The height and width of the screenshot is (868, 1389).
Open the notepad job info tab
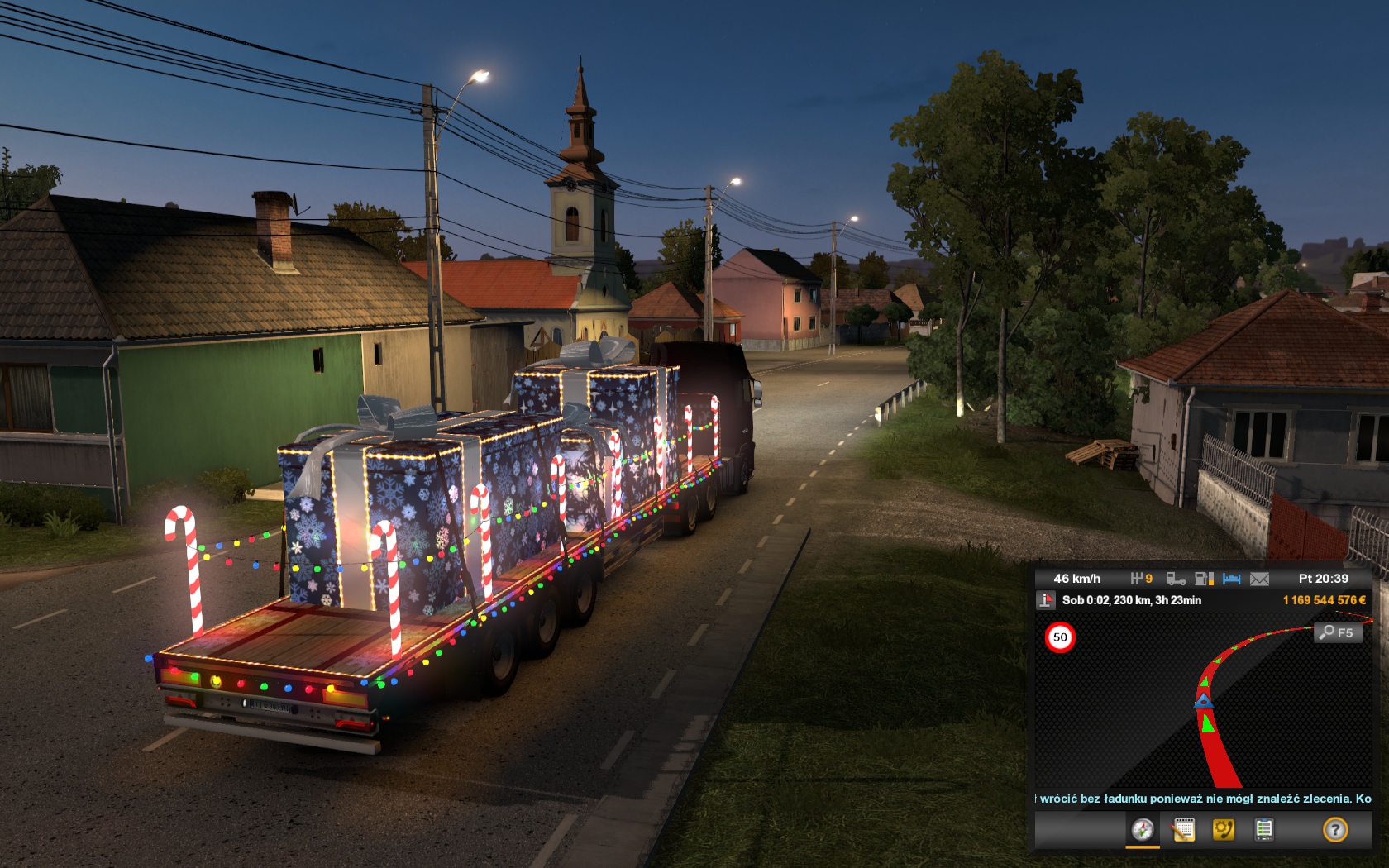[1183, 829]
